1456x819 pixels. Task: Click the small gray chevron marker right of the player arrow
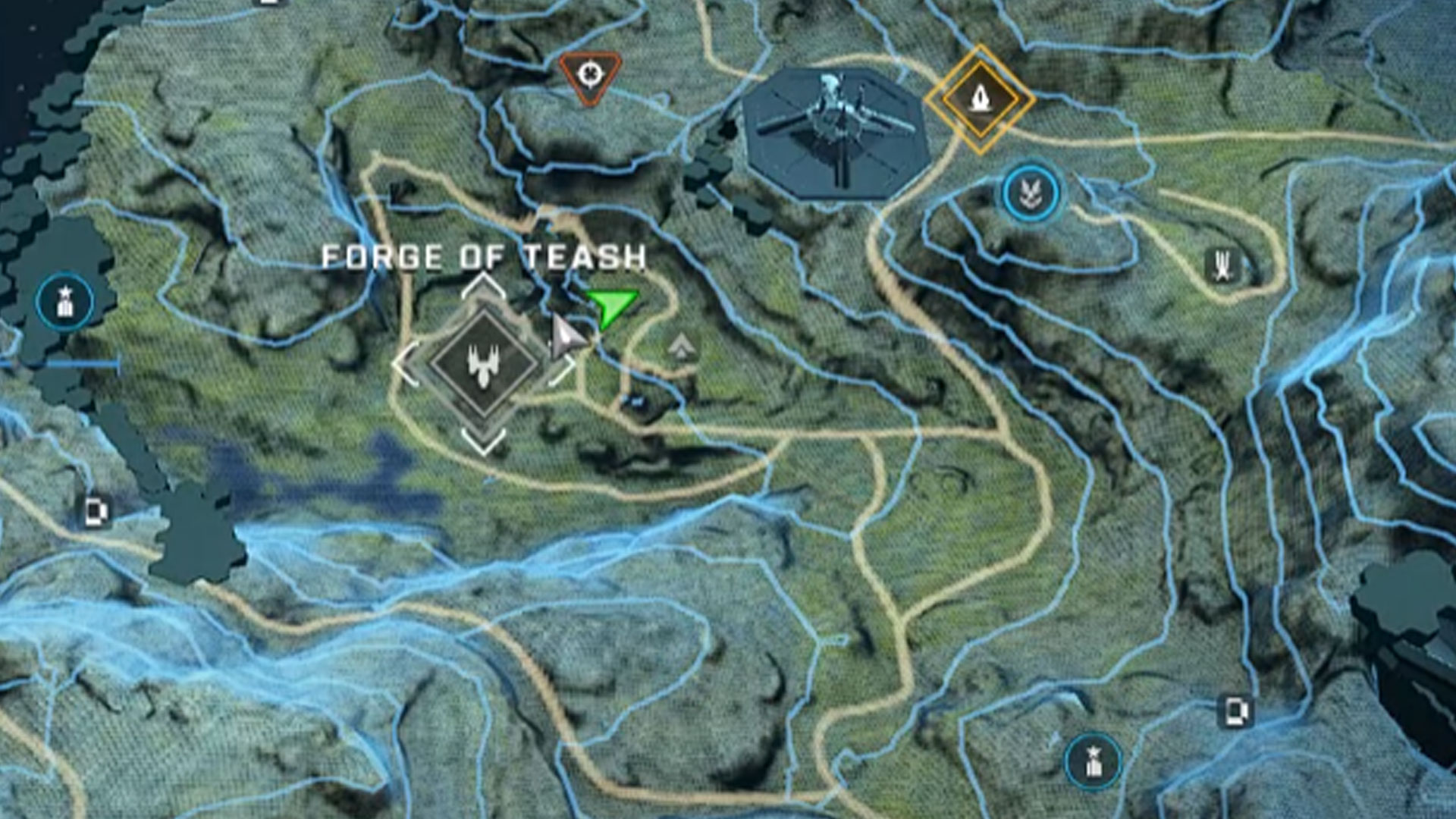point(682,346)
